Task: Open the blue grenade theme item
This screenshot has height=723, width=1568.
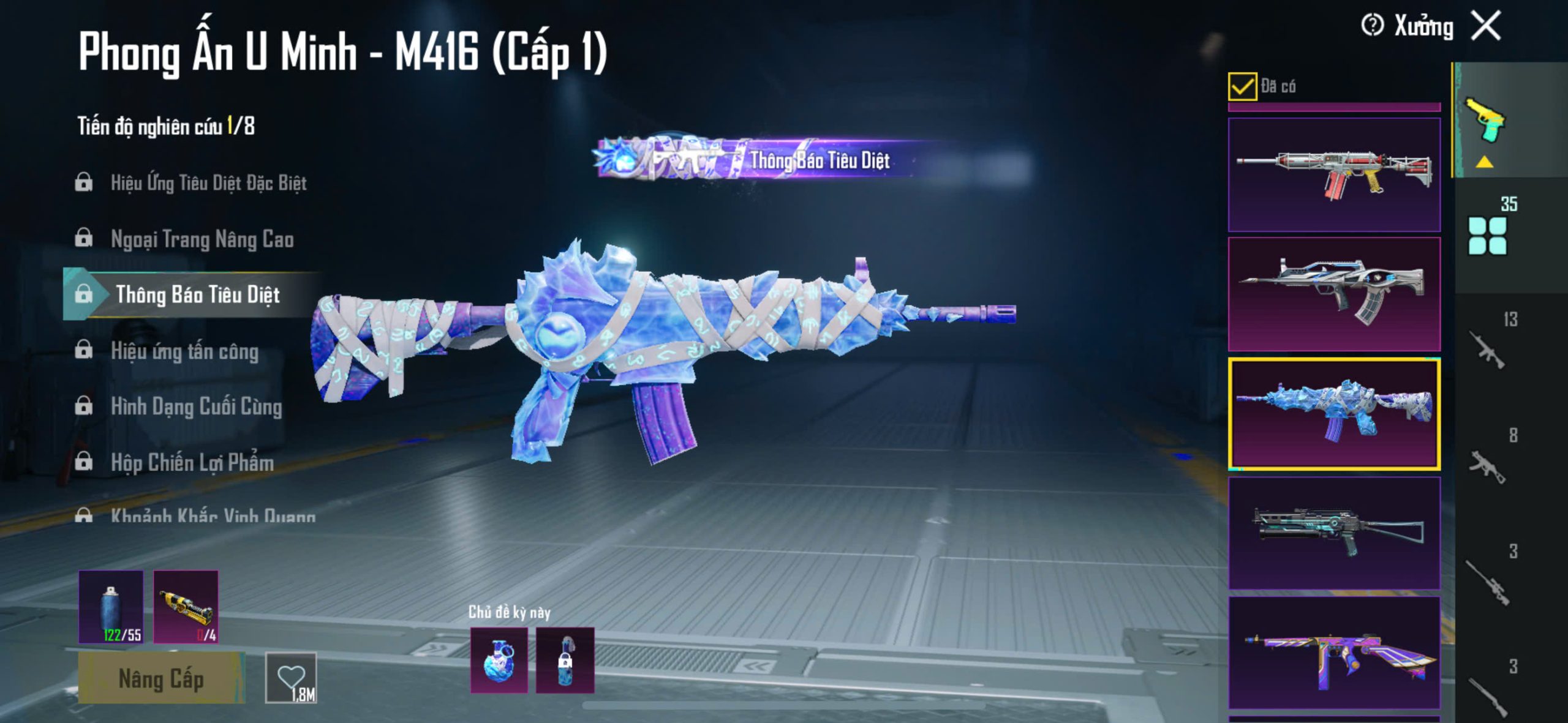Action: pos(499,660)
